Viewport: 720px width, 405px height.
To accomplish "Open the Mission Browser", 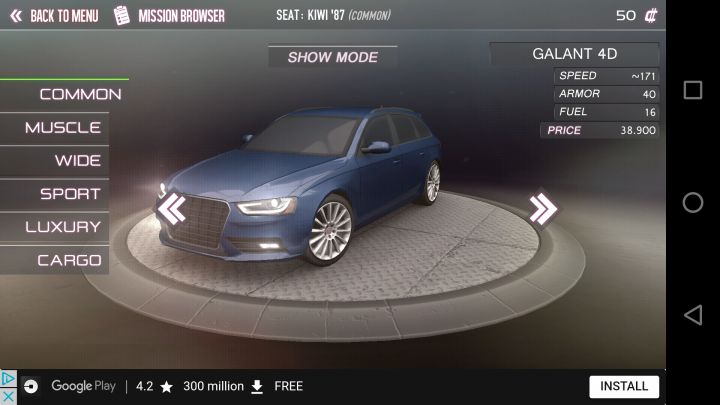I will coord(169,16).
